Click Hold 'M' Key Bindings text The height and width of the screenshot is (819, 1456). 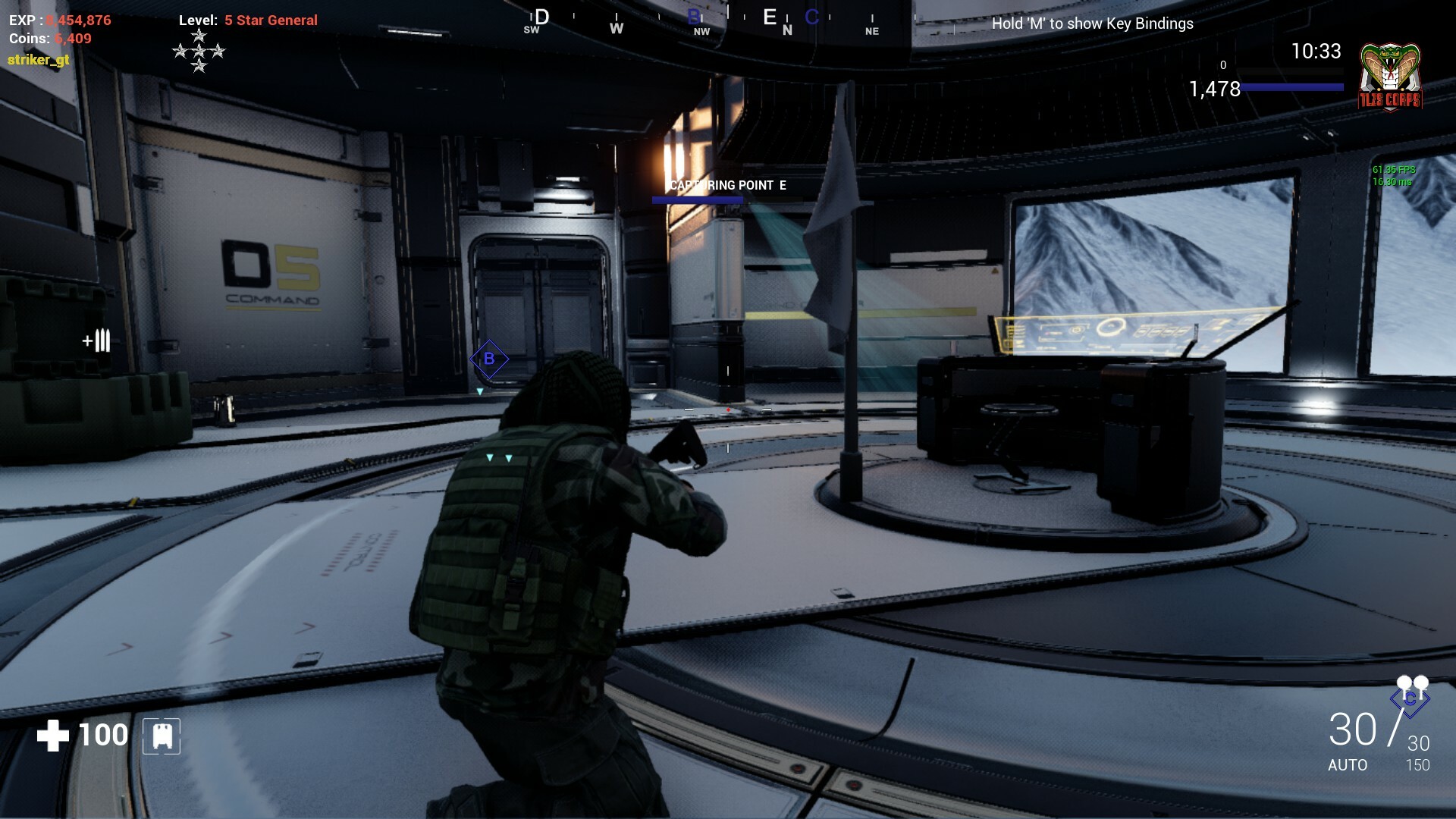pyautogui.click(x=1094, y=24)
